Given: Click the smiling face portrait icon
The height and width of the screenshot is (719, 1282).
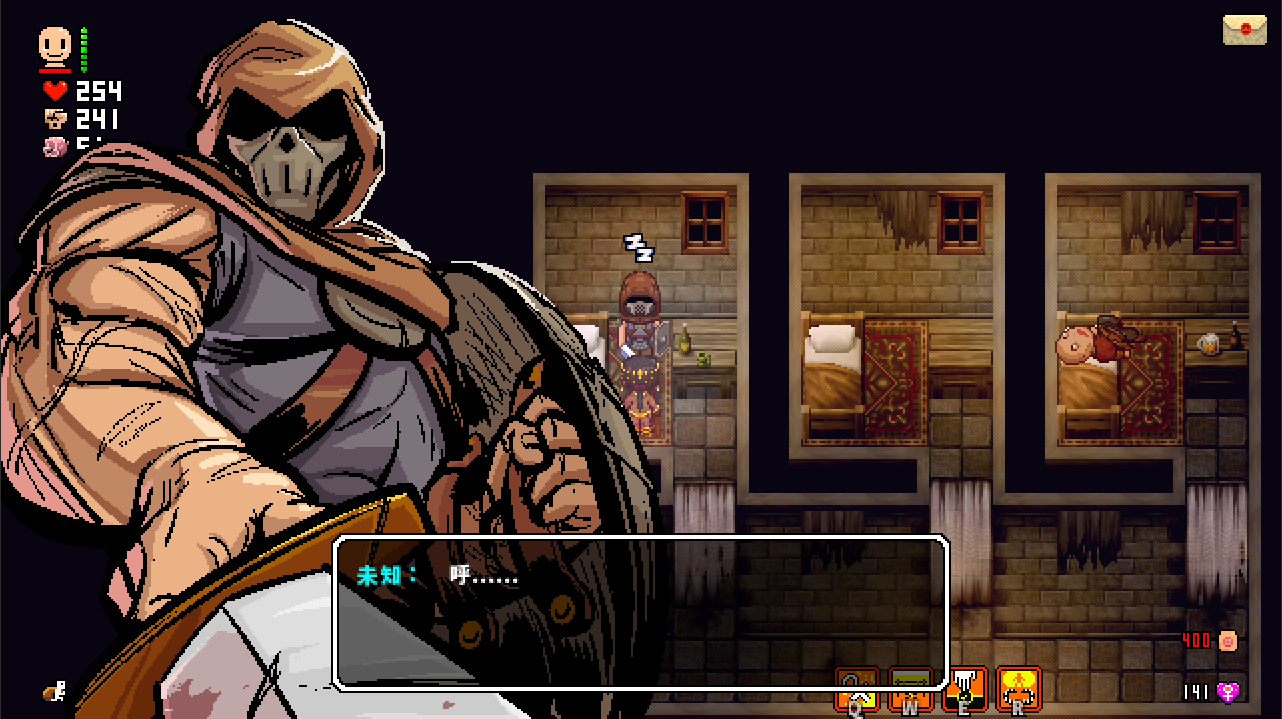Looking at the screenshot, I should tap(56, 45).
